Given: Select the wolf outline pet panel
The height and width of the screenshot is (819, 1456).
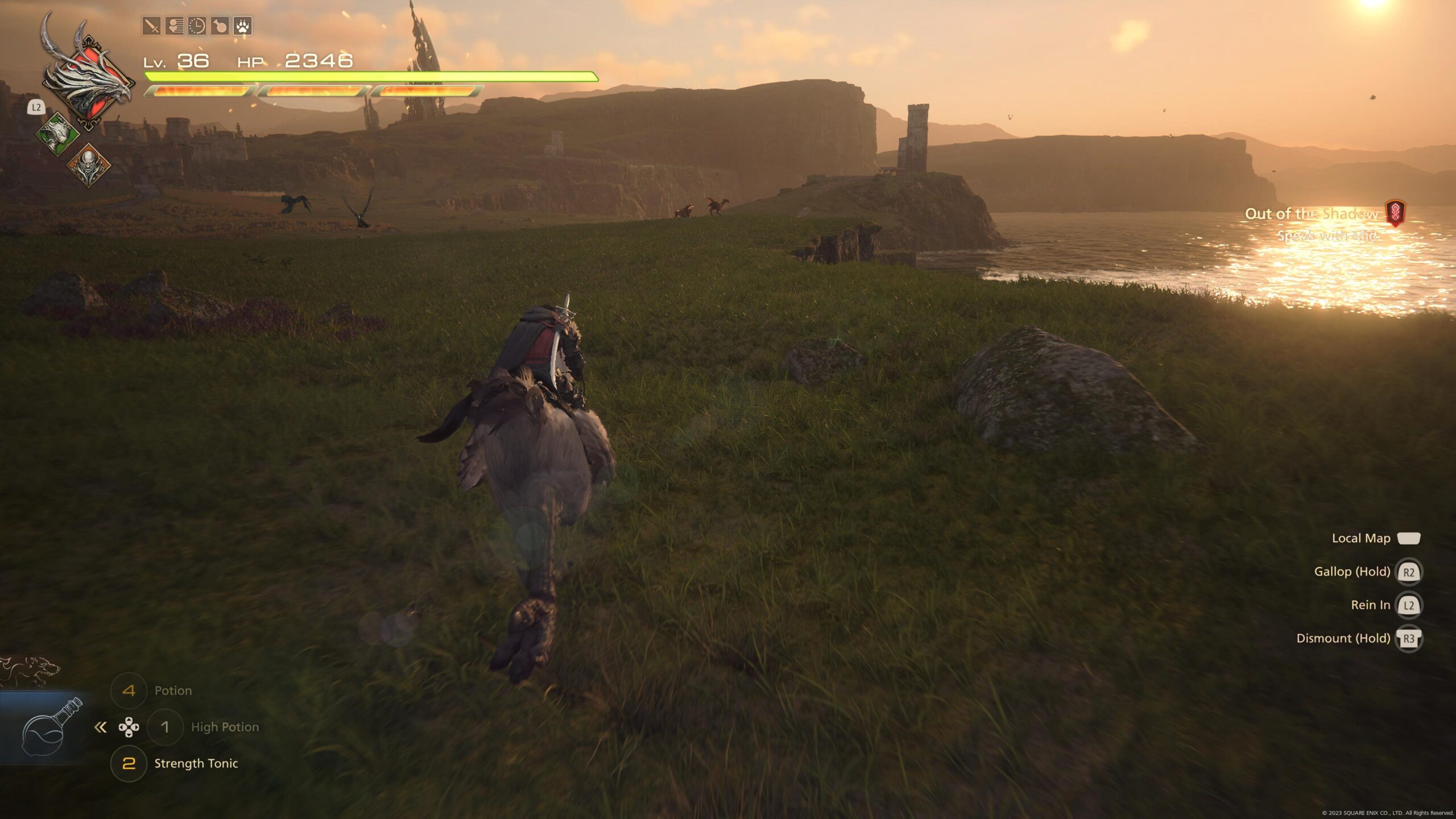Looking at the screenshot, I should pyautogui.click(x=30, y=671).
